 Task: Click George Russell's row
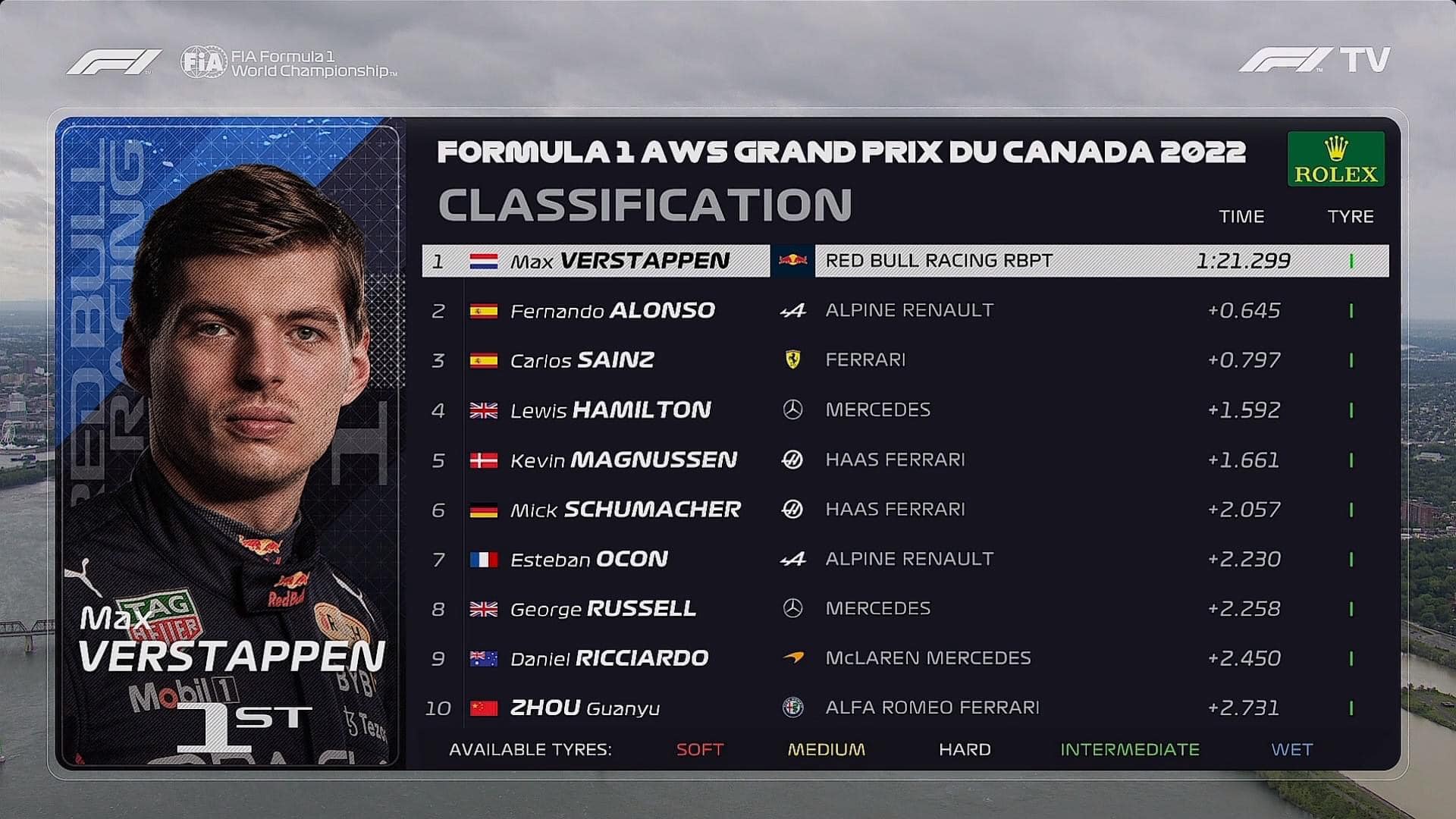point(905,609)
